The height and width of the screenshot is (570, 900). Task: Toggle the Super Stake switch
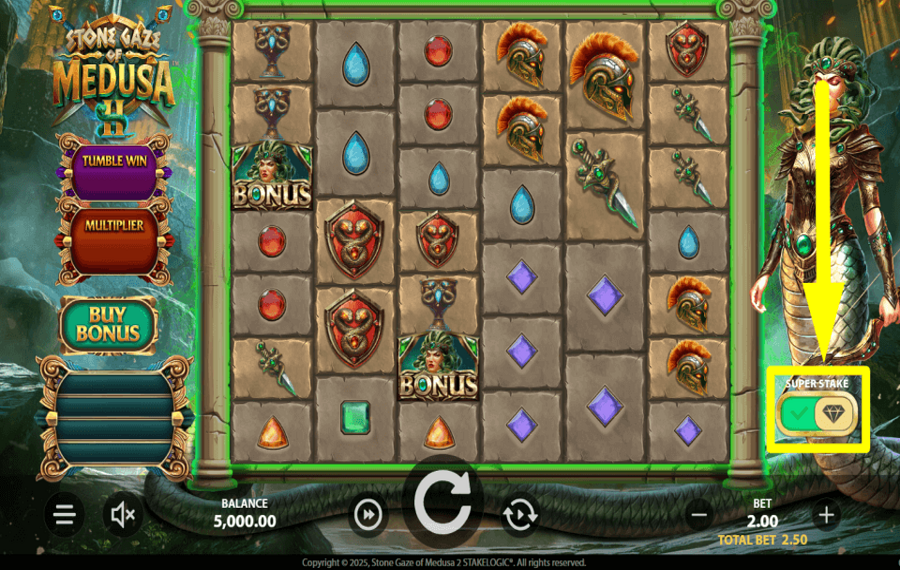[816, 413]
